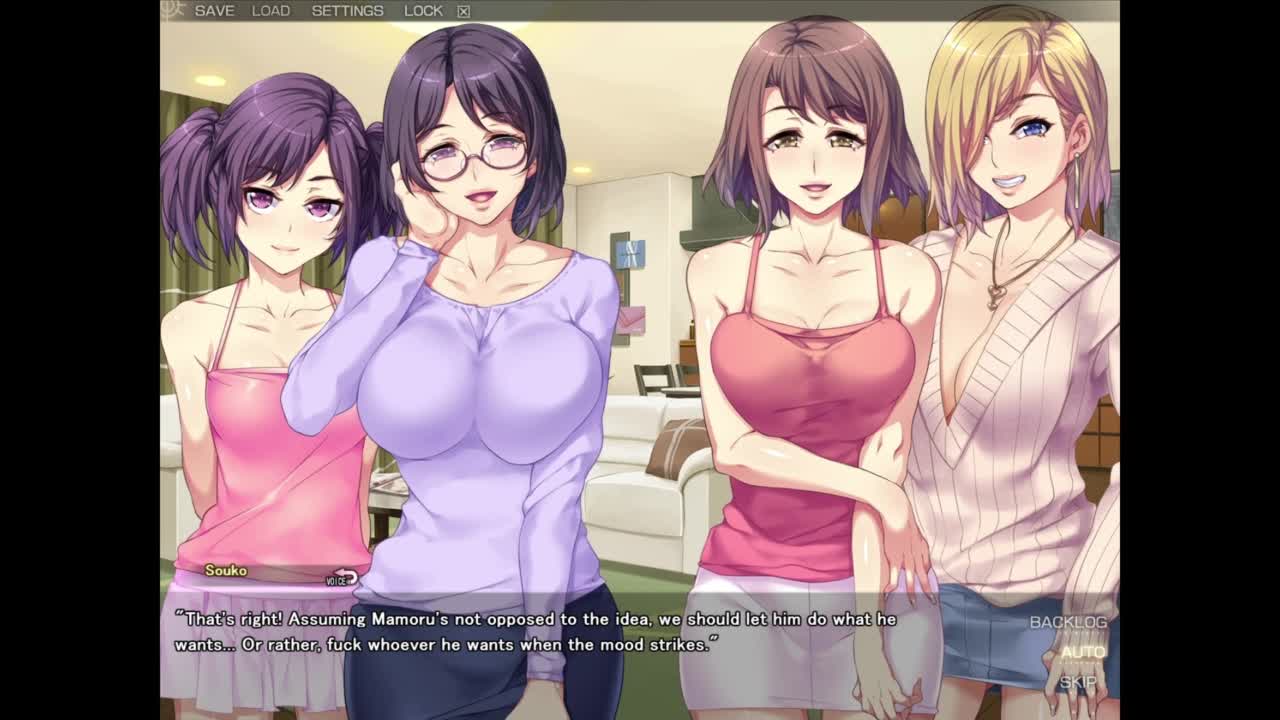
Task: Activate SKIP to fast-forward dialogue
Action: click(1078, 682)
